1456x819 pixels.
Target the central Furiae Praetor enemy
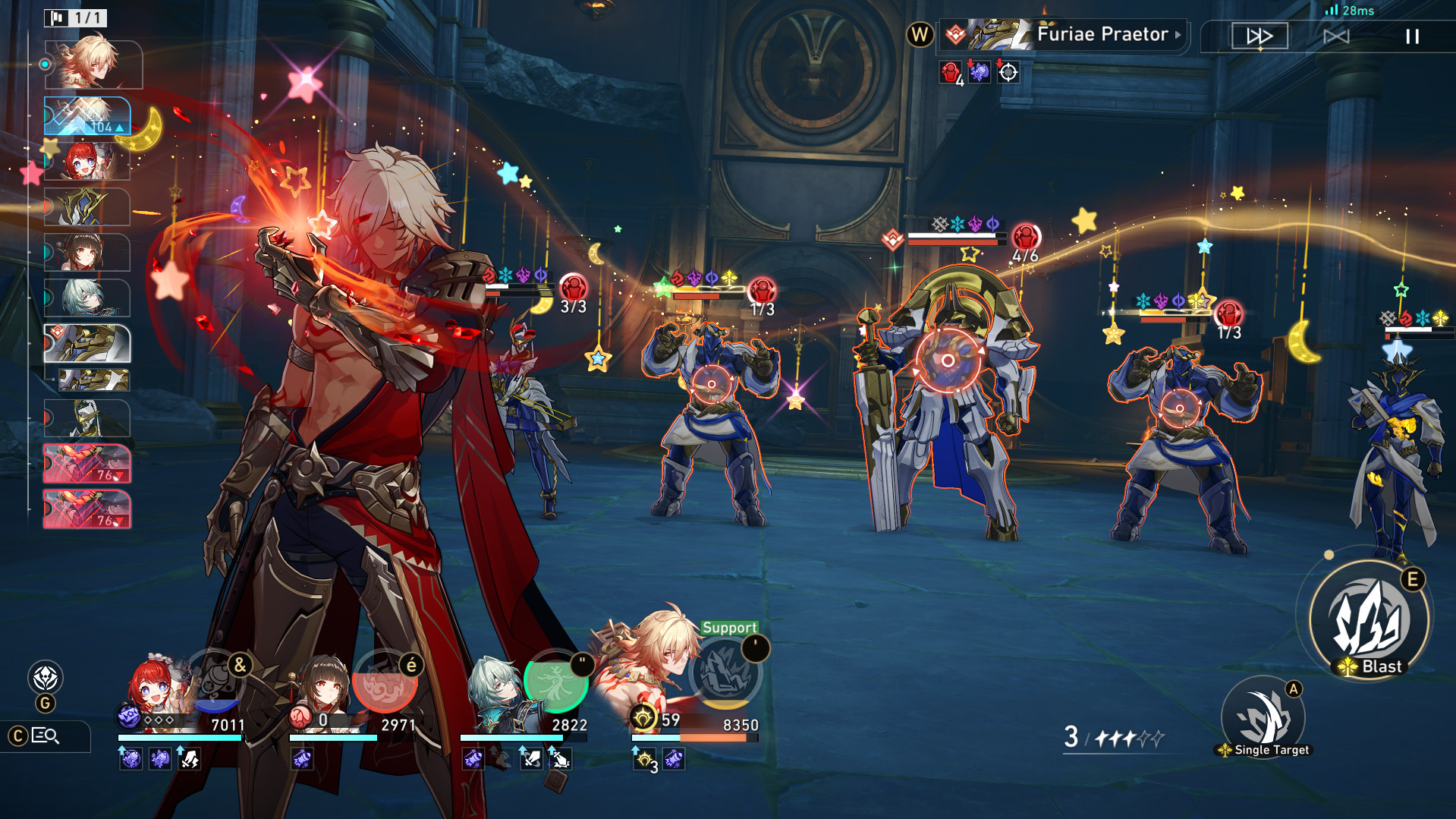[x=948, y=361]
